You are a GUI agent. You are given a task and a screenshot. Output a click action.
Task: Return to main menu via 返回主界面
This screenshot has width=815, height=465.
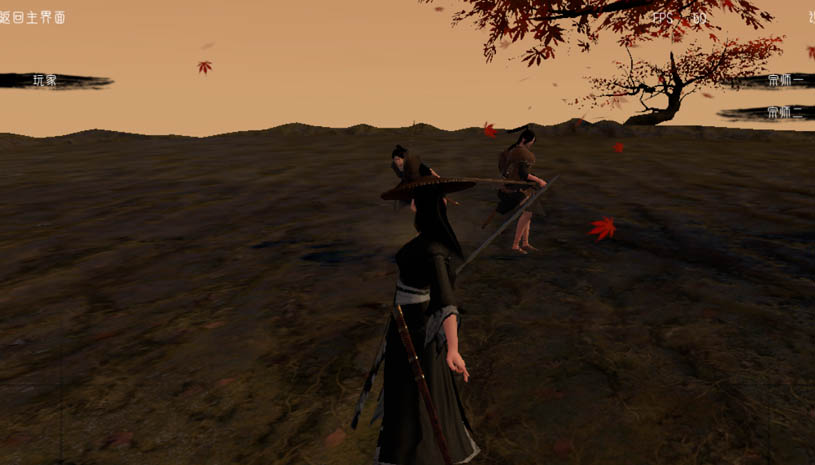(x=33, y=17)
